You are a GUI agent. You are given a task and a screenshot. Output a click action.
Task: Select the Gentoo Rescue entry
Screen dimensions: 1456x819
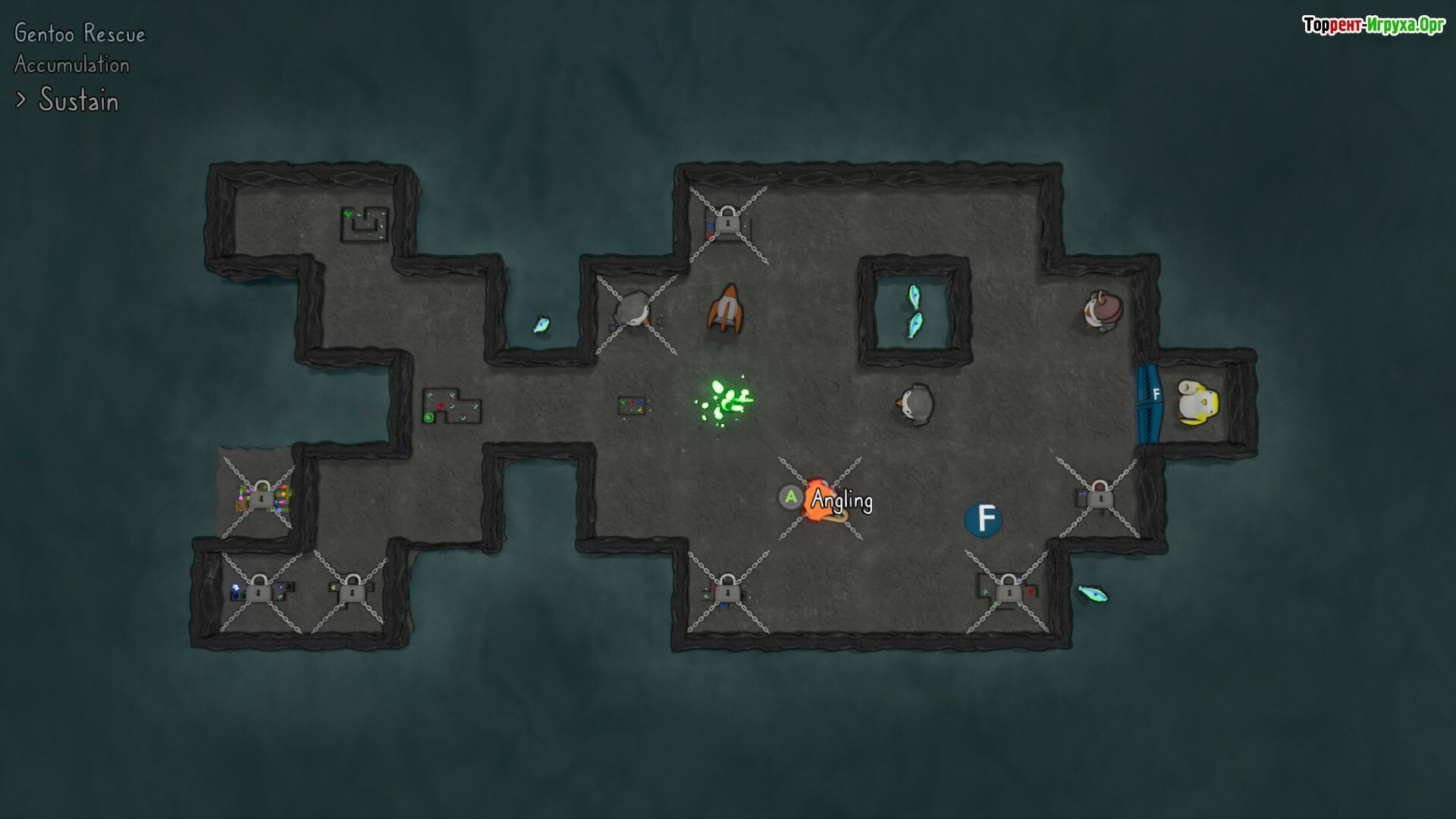[x=80, y=34]
